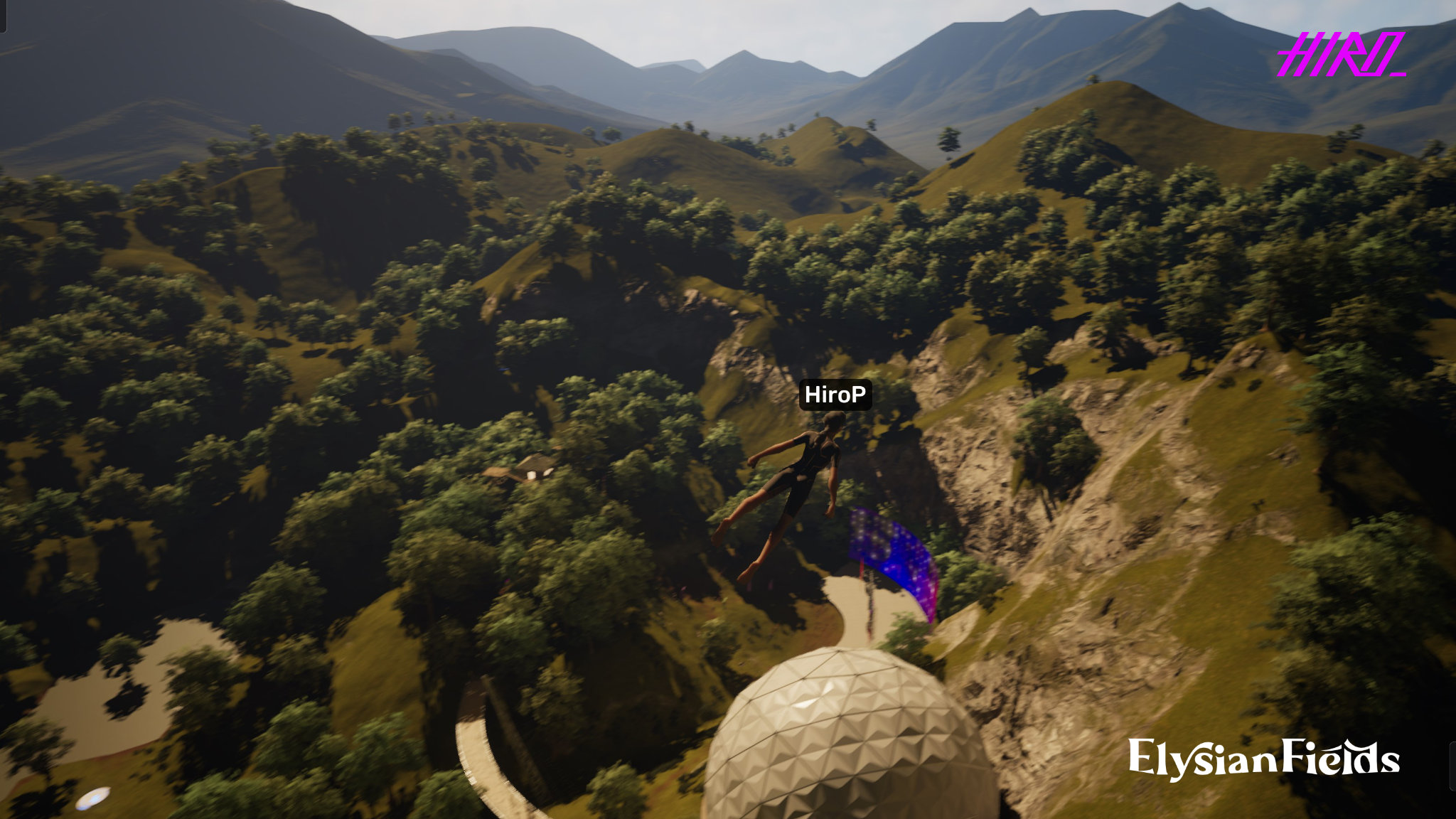The width and height of the screenshot is (1456, 819).
Task: Select the HiroP player name tag
Action: pos(835,395)
